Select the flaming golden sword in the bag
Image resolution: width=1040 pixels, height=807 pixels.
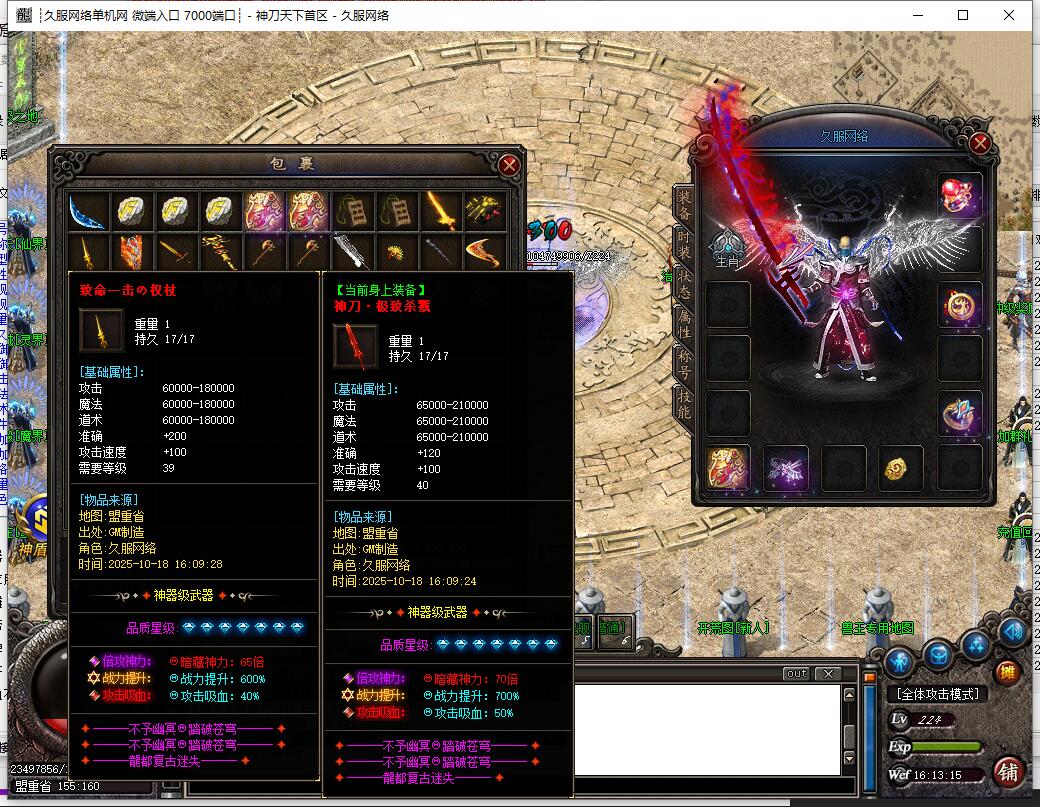point(441,210)
